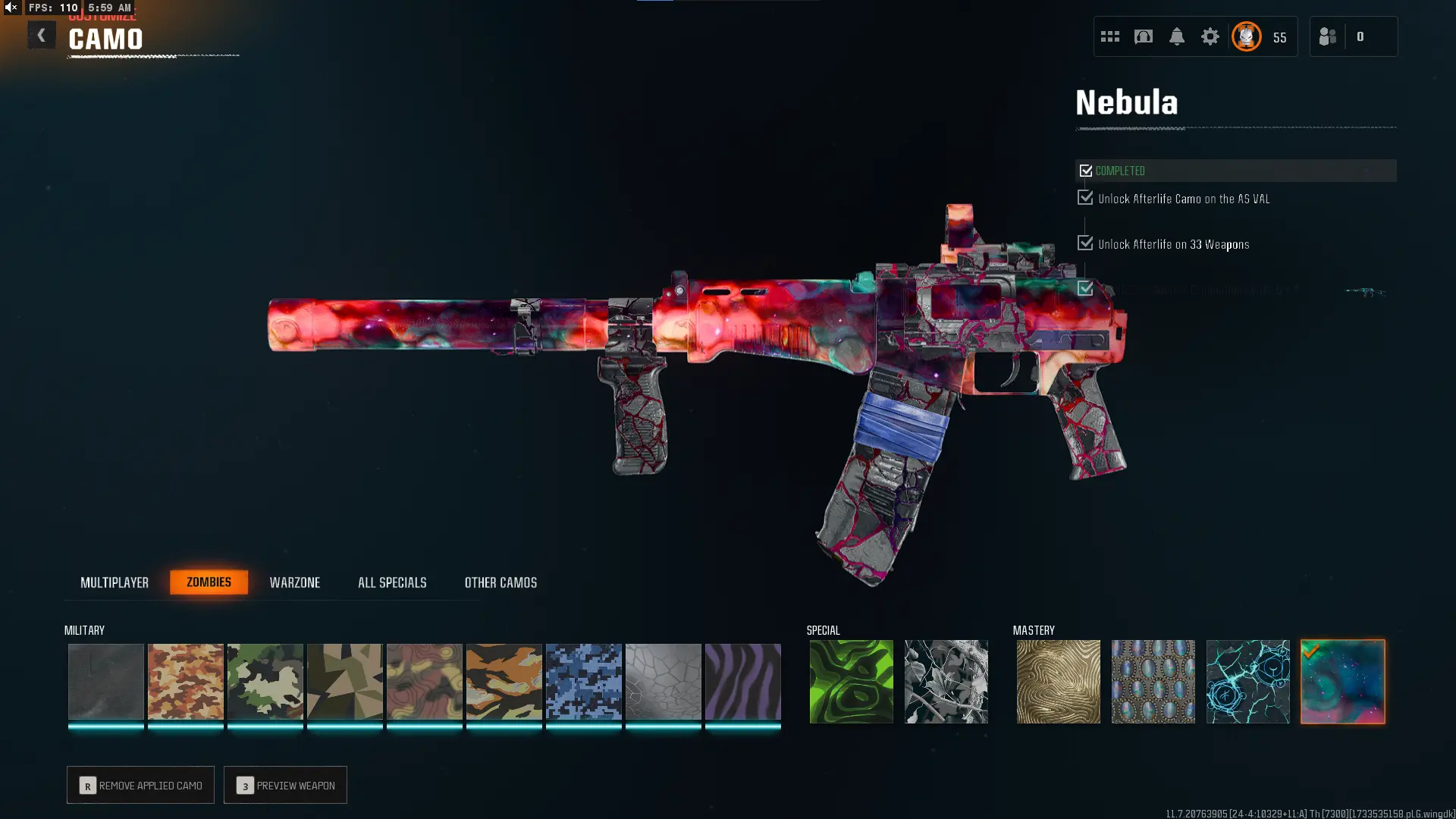This screenshot has width=1456, height=819.
Task: Choose the gold fingerprint mastery camo
Action: pos(1058,681)
